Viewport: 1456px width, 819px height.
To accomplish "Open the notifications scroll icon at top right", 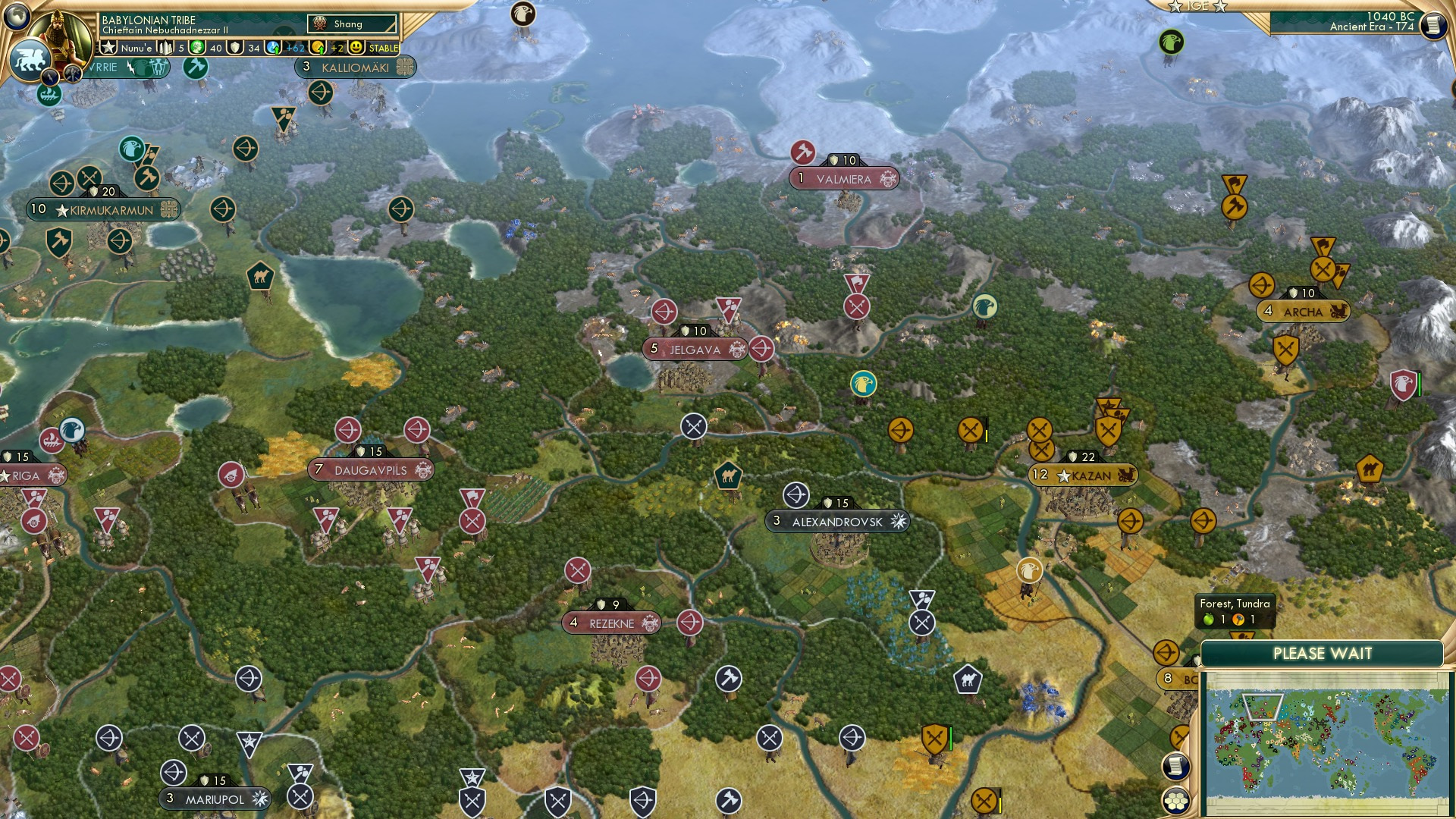I will [x=1432, y=25].
